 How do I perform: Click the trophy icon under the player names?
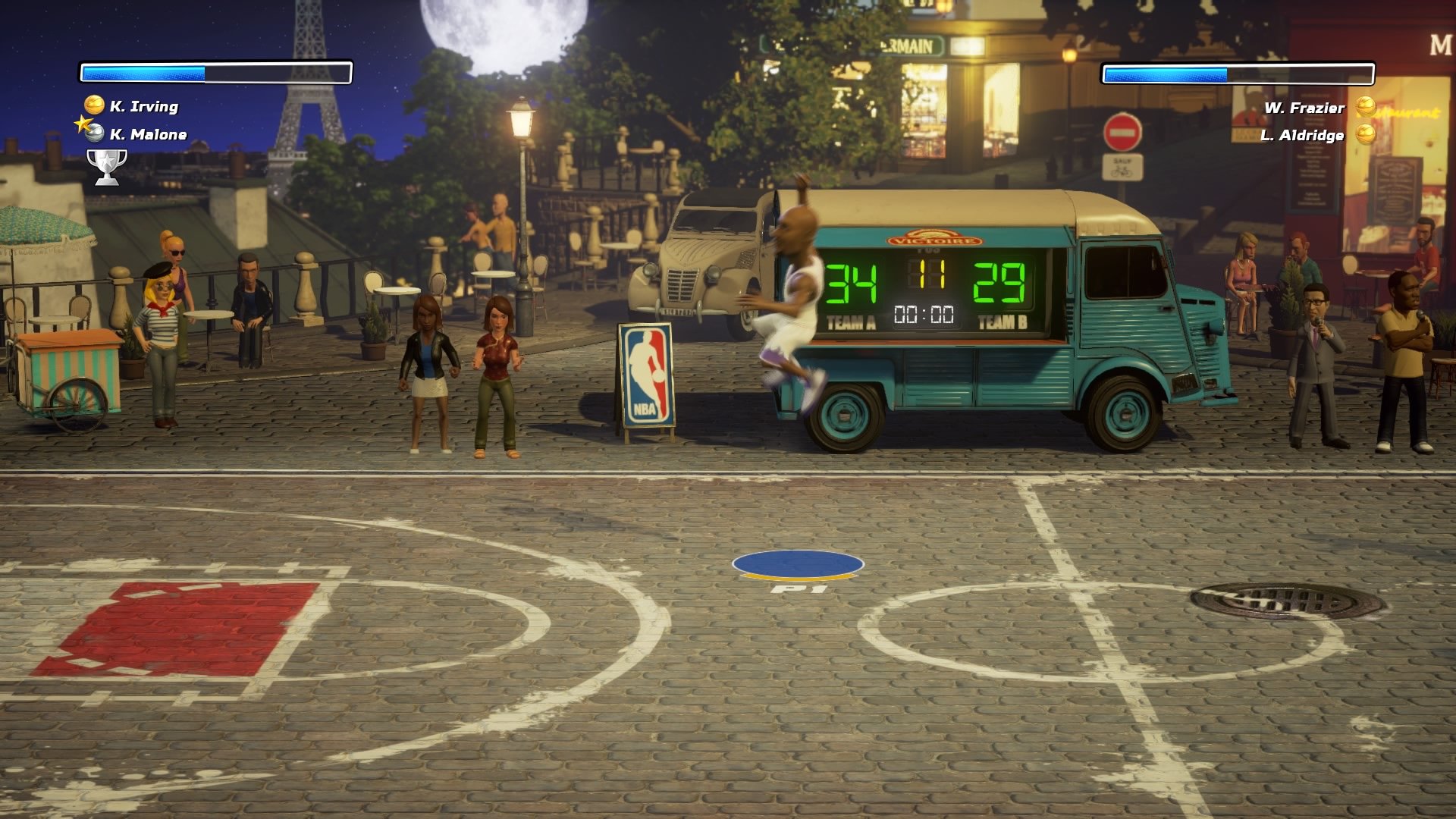(x=107, y=162)
